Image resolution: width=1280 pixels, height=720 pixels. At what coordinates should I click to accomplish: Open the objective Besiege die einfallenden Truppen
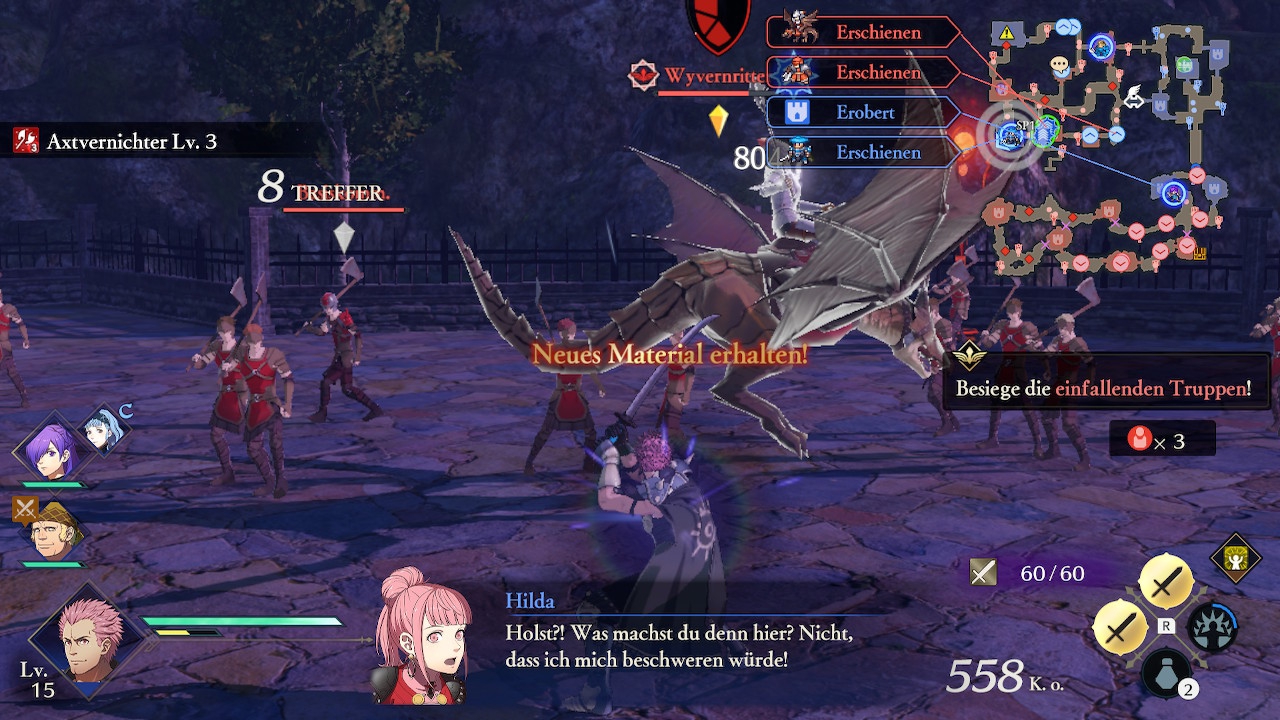1104,388
